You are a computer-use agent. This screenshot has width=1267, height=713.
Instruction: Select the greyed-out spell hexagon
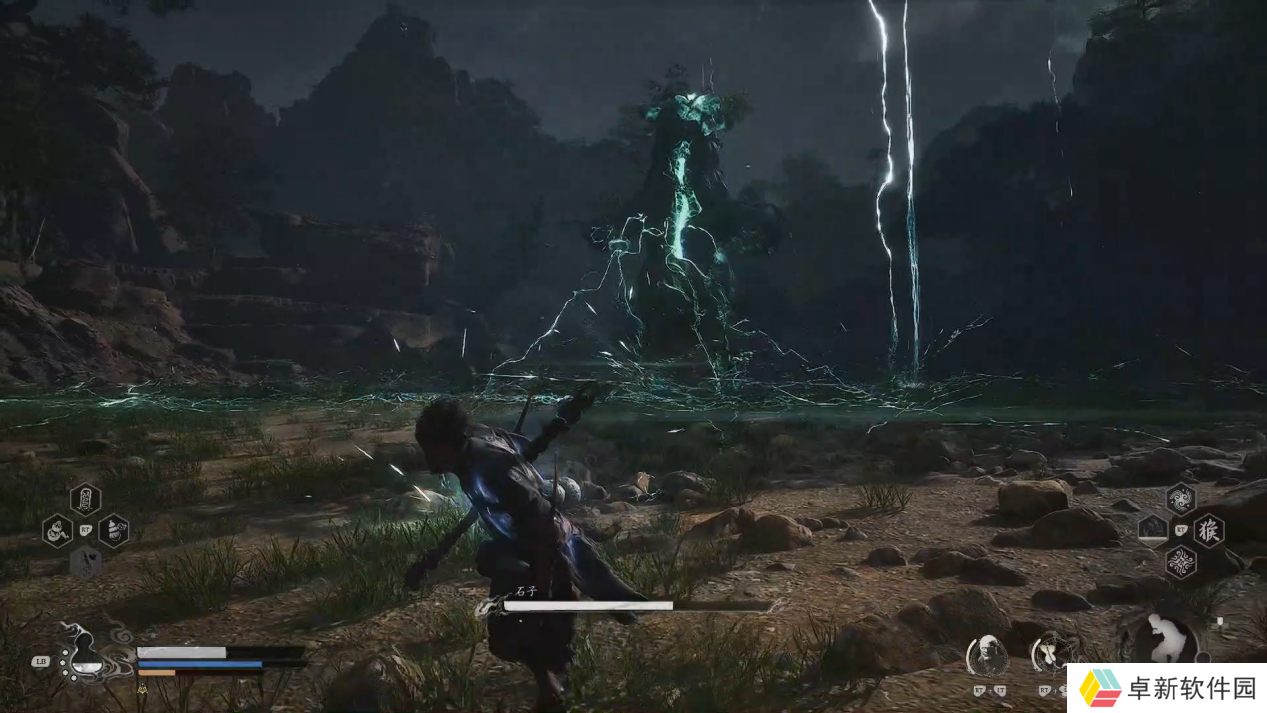(x=85, y=561)
